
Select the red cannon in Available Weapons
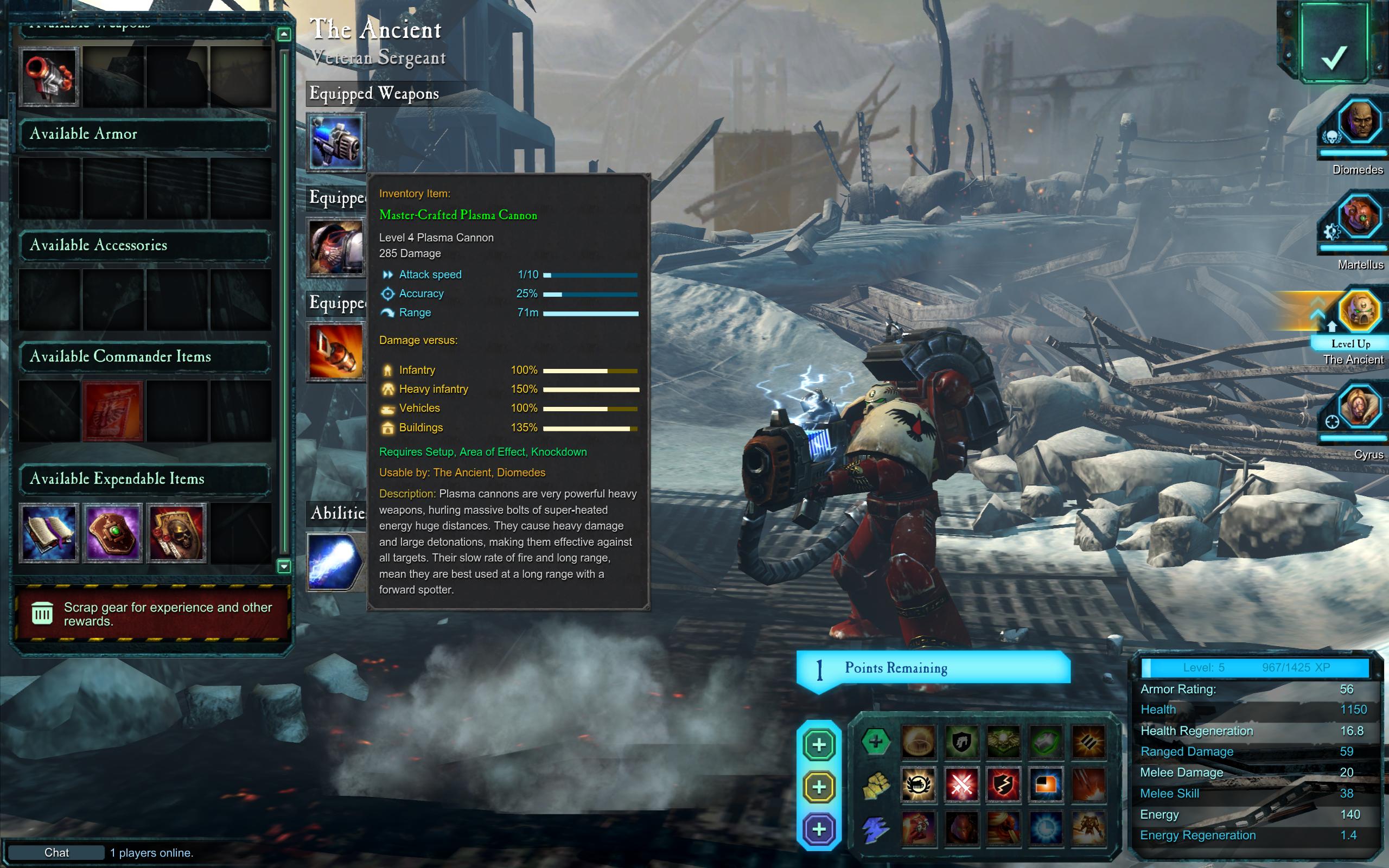coord(49,76)
